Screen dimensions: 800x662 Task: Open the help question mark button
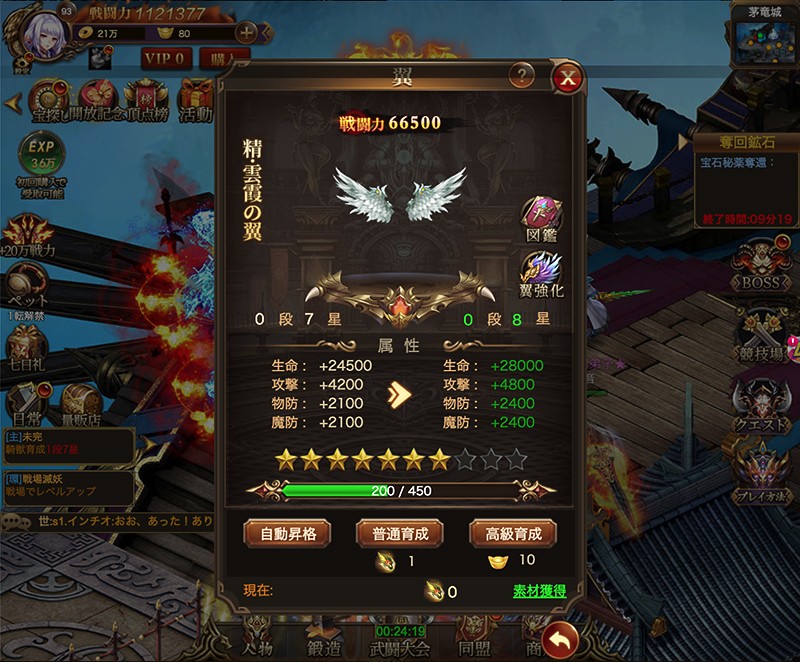[x=520, y=75]
